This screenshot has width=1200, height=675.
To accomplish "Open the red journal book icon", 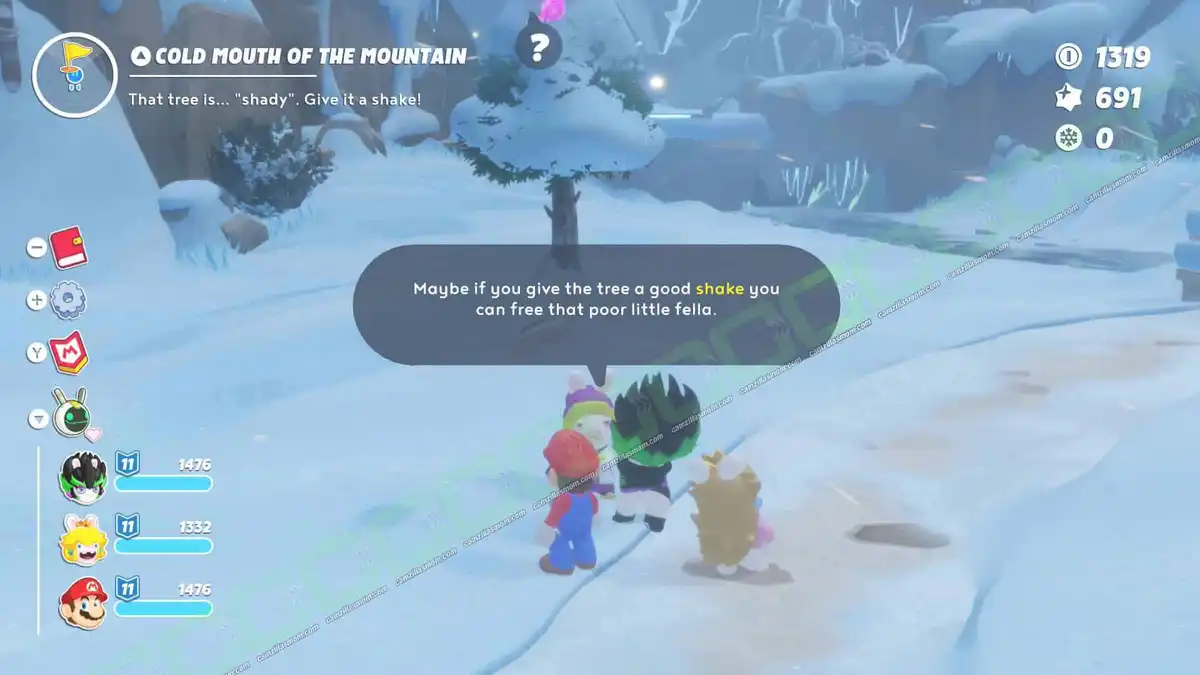I will (x=69, y=246).
